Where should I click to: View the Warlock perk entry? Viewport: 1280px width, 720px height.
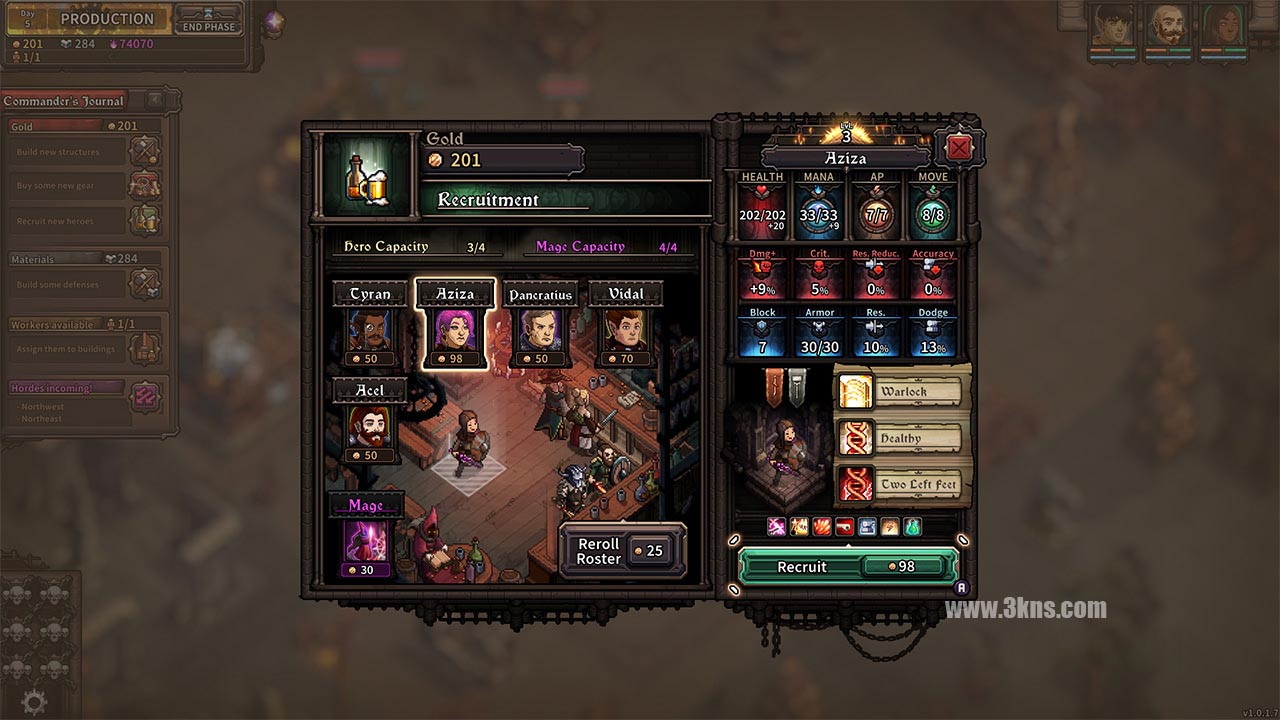[900, 391]
